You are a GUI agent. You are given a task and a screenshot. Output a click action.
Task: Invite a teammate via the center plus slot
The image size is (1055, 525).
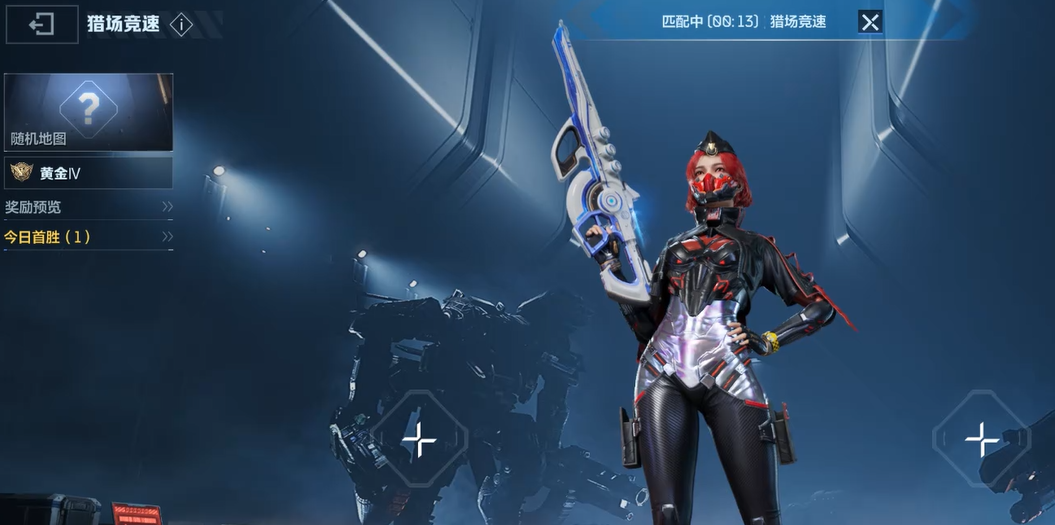419,439
